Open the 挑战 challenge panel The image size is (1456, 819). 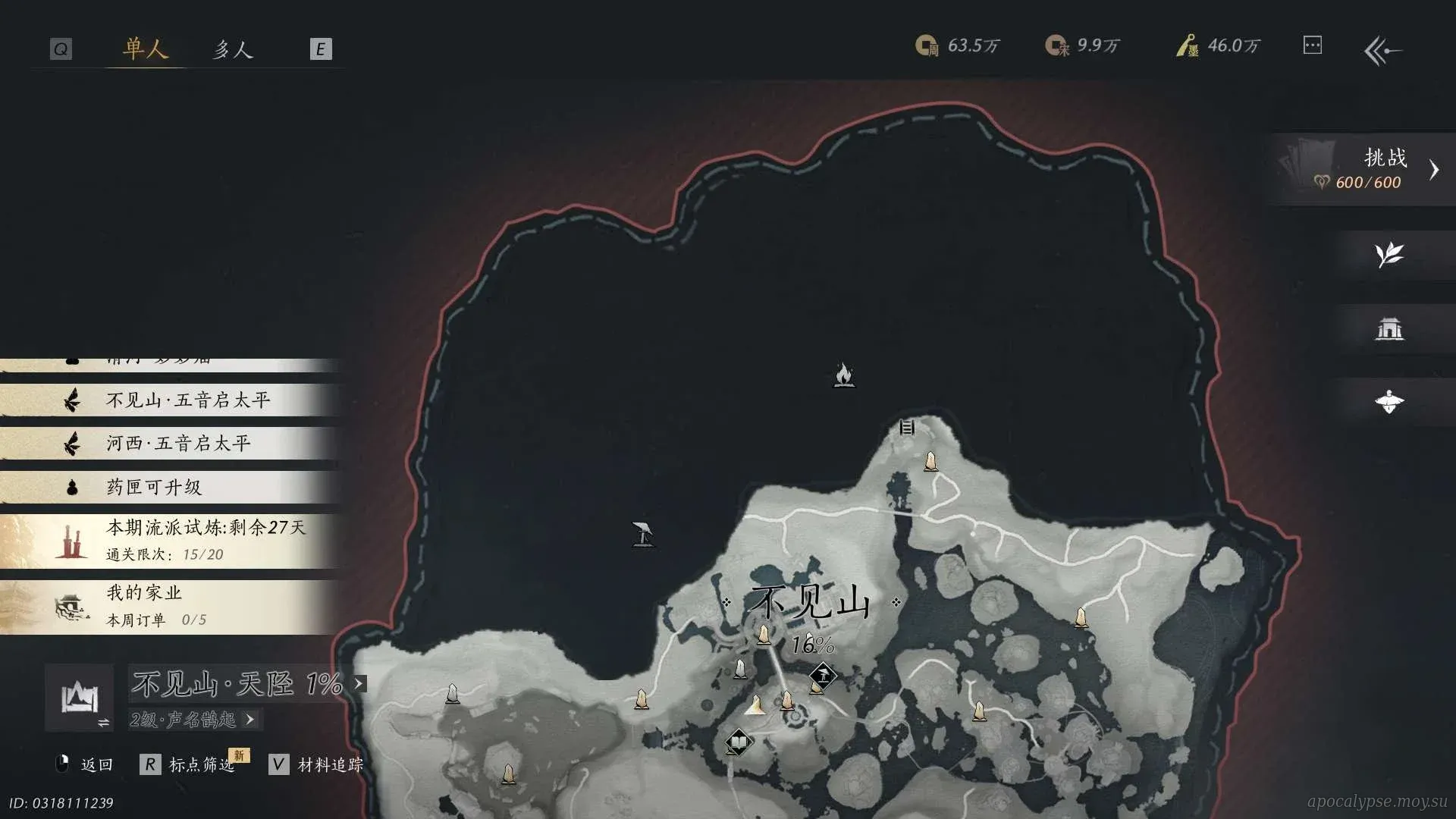(1365, 169)
